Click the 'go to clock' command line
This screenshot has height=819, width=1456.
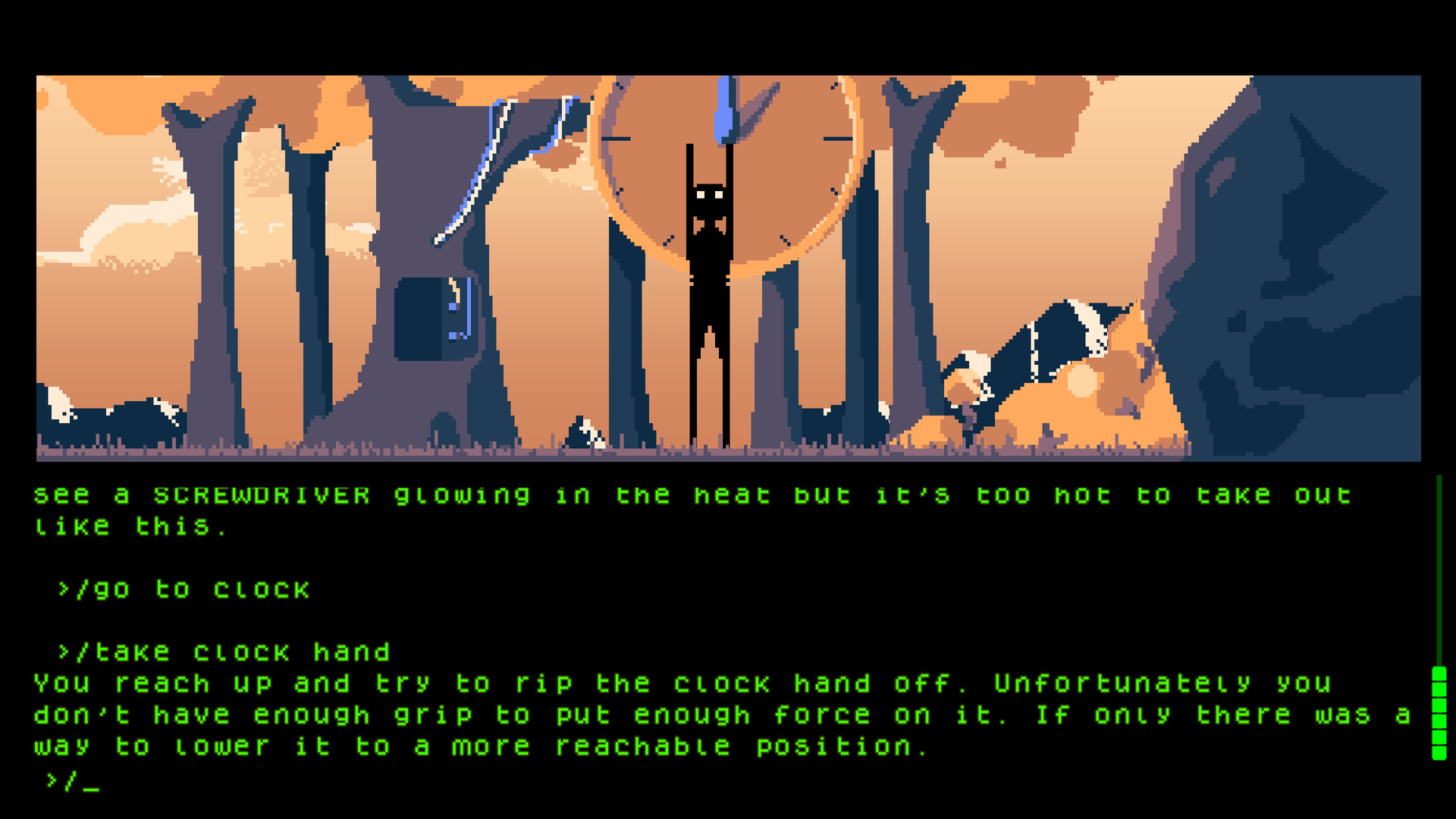(182, 589)
